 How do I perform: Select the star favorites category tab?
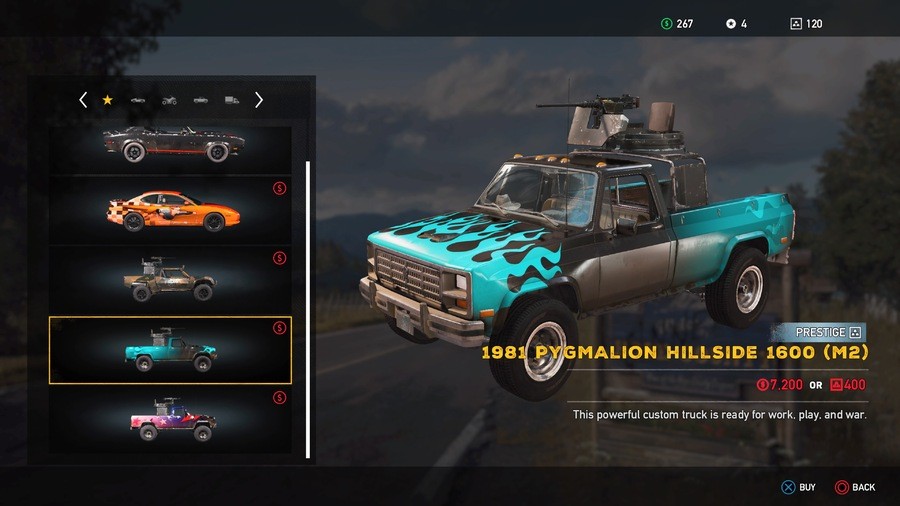click(x=108, y=100)
